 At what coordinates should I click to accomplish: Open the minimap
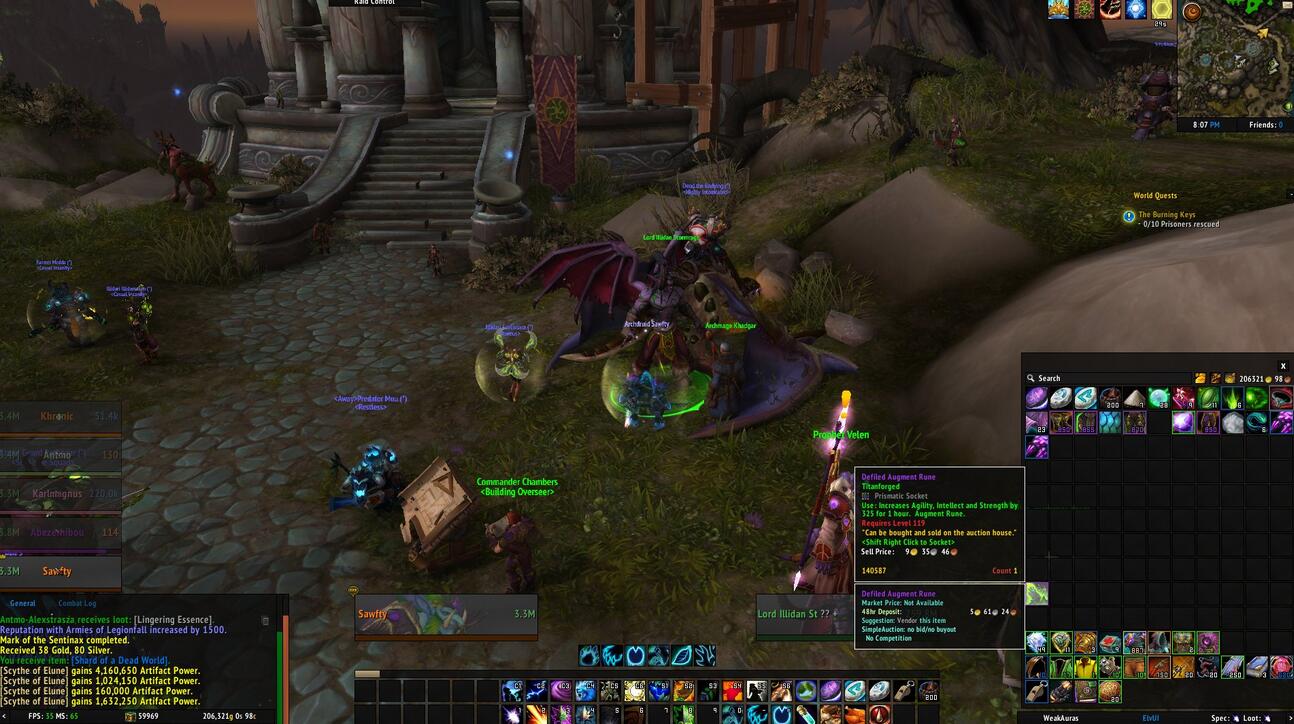1234,58
